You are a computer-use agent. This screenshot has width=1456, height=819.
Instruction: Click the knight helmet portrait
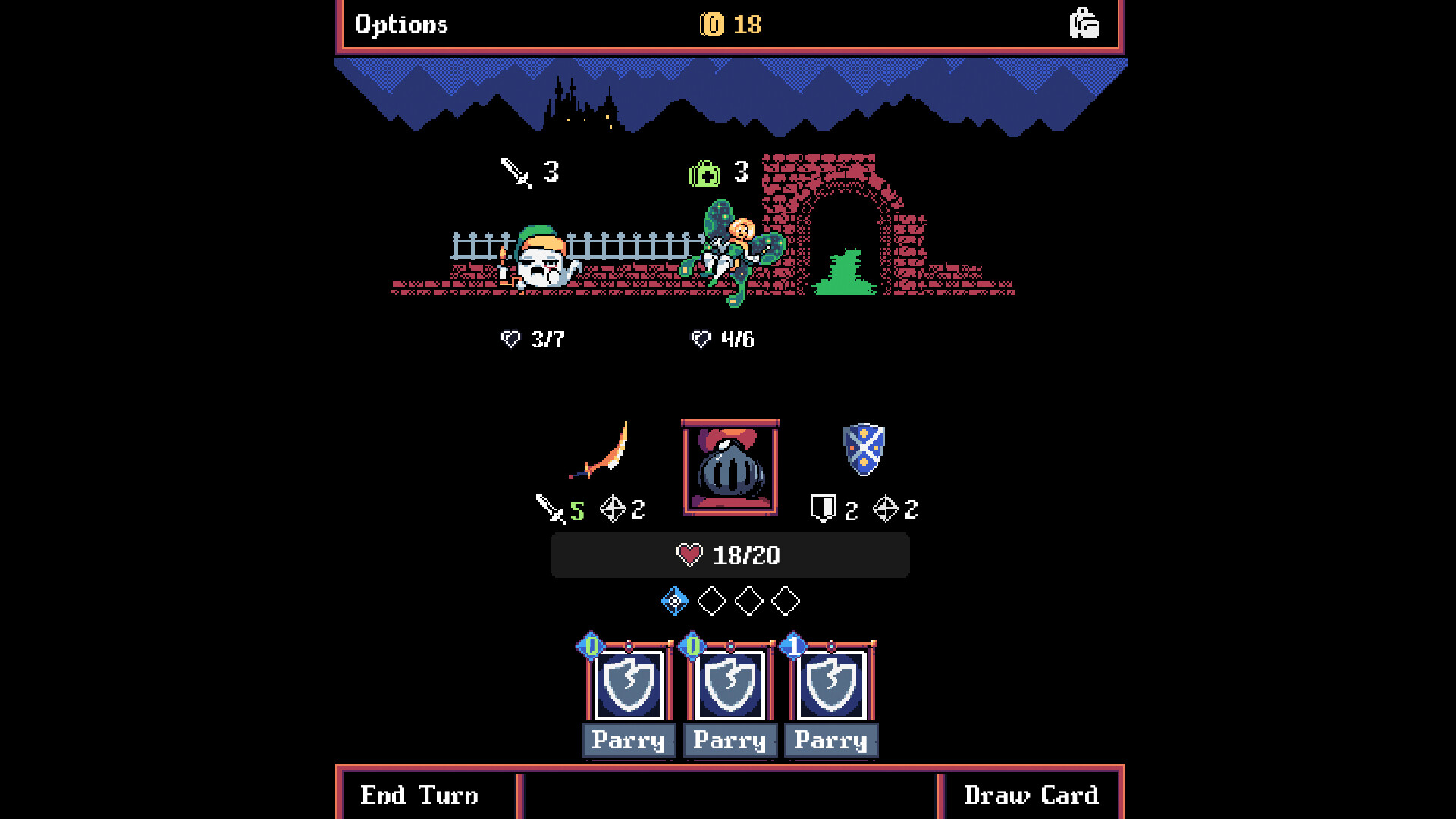pyautogui.click(x=730, y=466)
